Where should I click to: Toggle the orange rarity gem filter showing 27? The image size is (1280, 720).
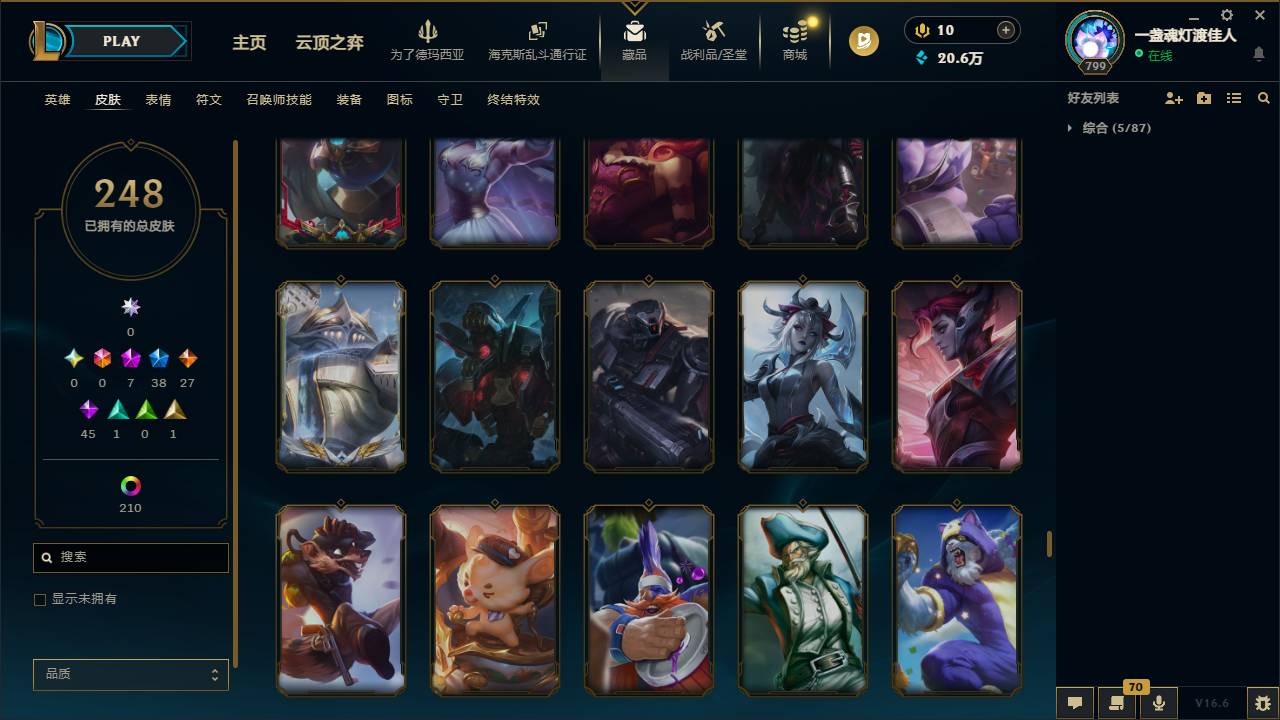pos(186,357)
